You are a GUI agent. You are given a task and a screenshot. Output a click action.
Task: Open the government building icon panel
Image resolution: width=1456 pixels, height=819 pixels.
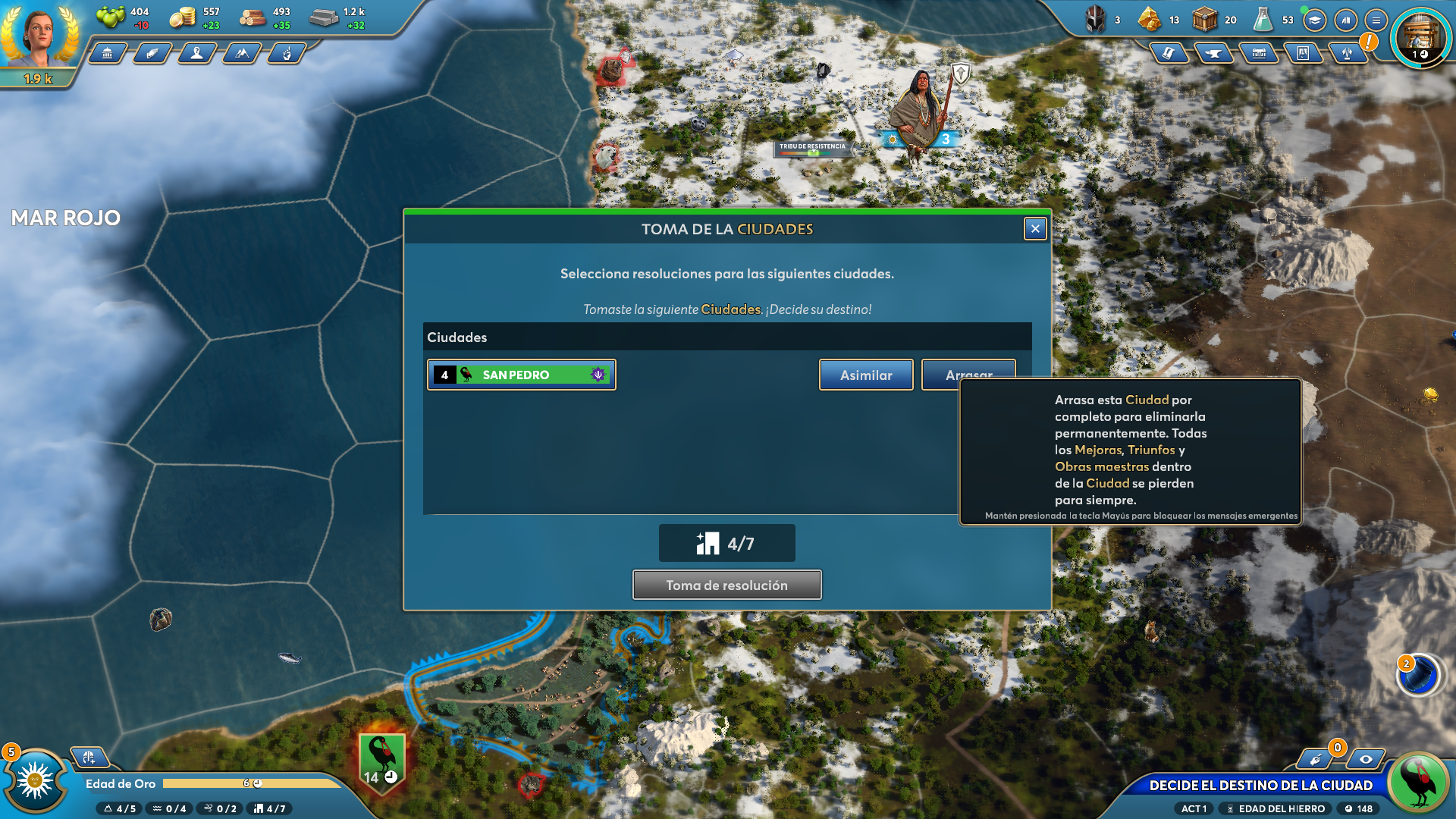pos(108,54)
